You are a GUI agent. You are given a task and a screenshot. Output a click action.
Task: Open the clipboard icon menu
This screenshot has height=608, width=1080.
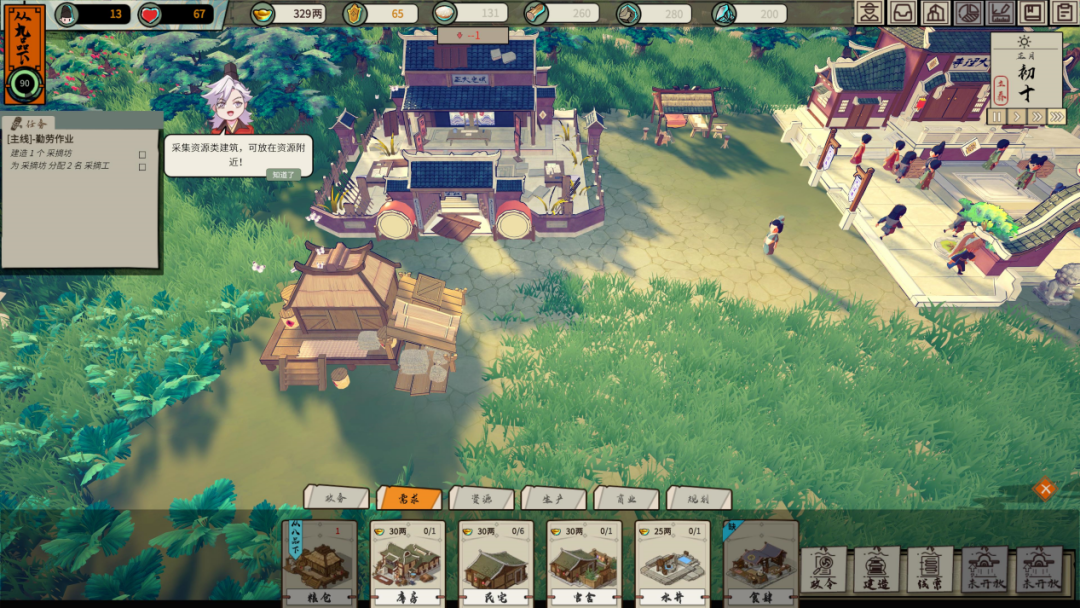tap(1064, 13)
